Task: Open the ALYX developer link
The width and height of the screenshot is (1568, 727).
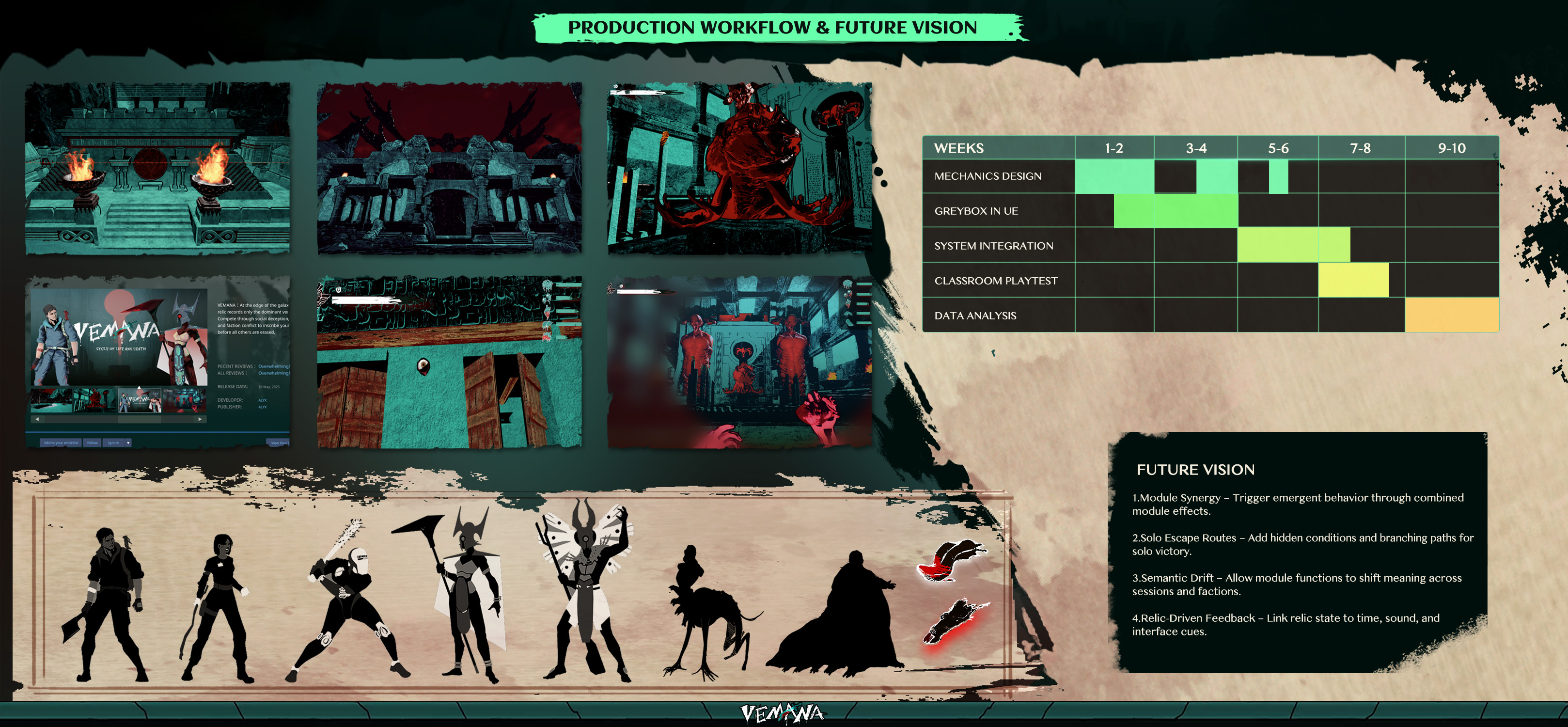Action: (262, 400)
